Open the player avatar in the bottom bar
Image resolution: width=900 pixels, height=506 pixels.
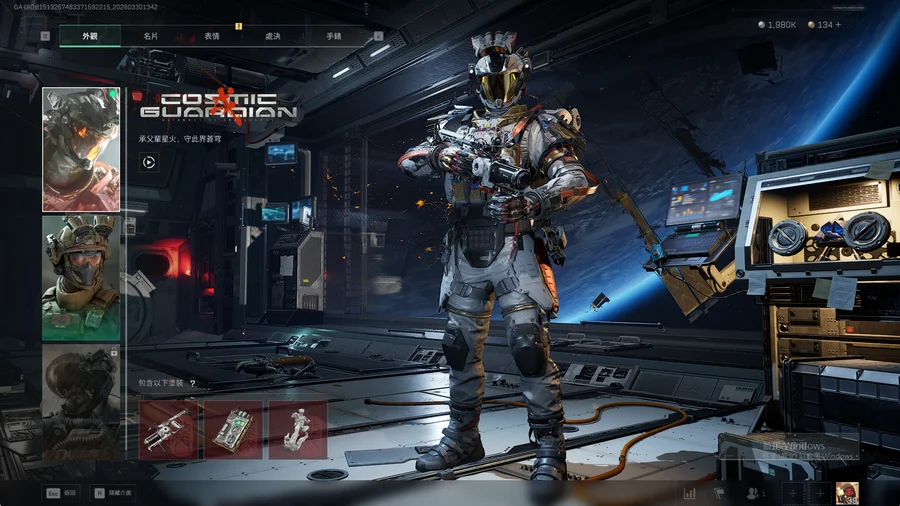[846, 492]
